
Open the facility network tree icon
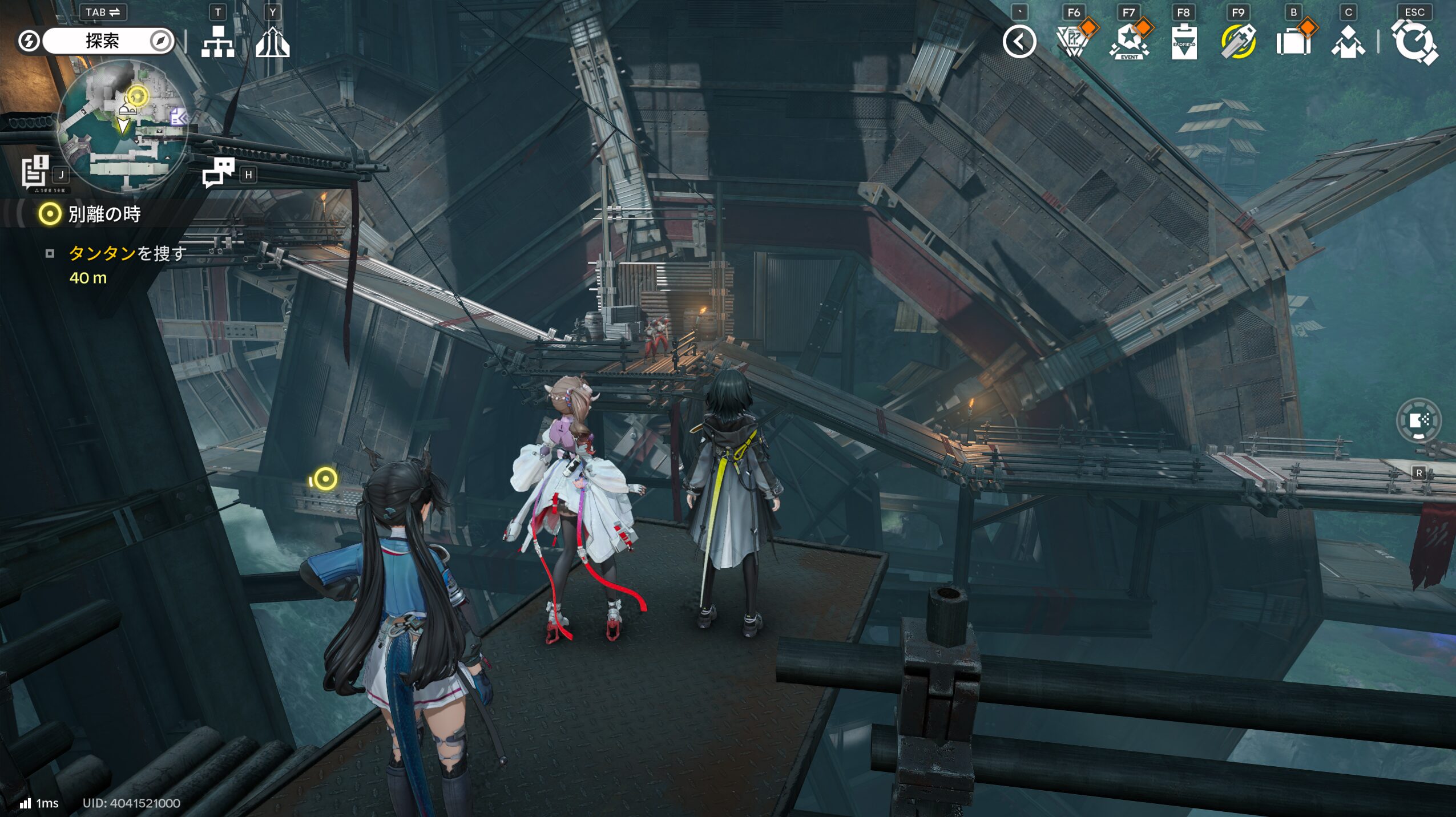[x=217, y=42]
